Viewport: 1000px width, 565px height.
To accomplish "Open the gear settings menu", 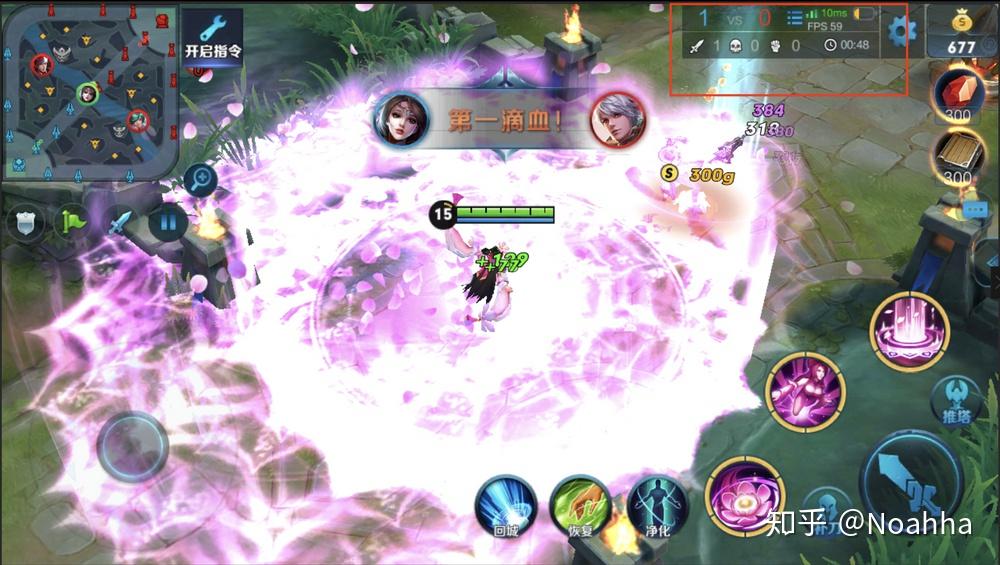I will (x=901, y=29).
